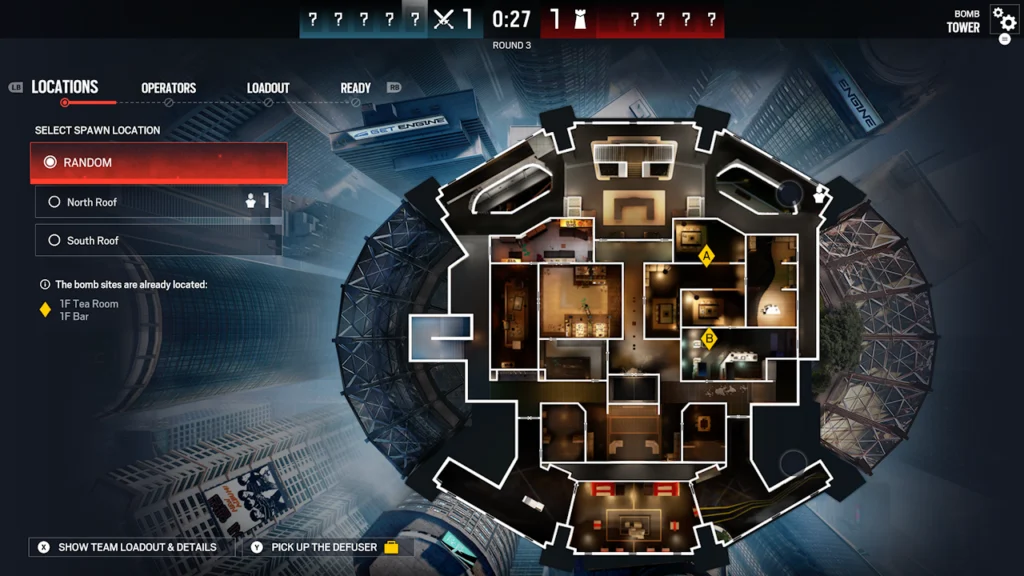Screen dimensions: 1024x576
Task: Select the Random spawn location
Action: [158, 162]
